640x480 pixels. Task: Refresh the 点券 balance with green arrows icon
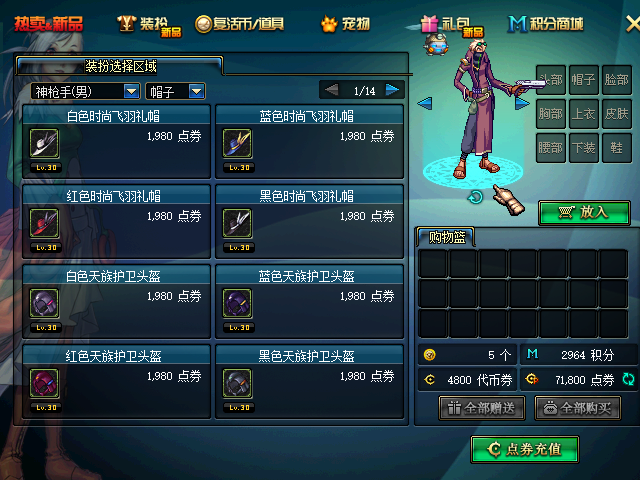click(x=628, y=380)
